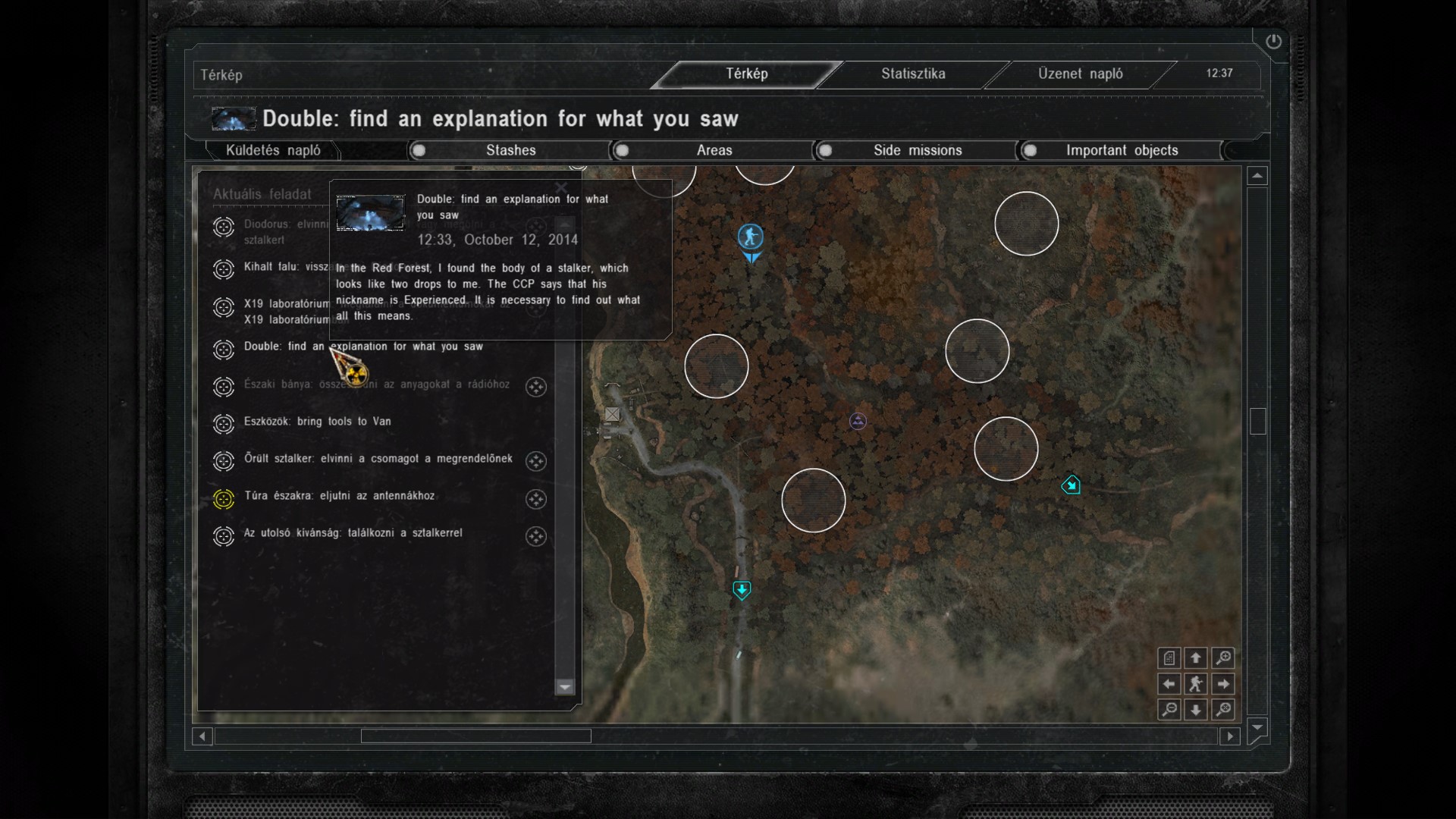The width and height of the screenshot is (1456, 819).
Task: Select the Túra északra quest entry
Action: 339,496
